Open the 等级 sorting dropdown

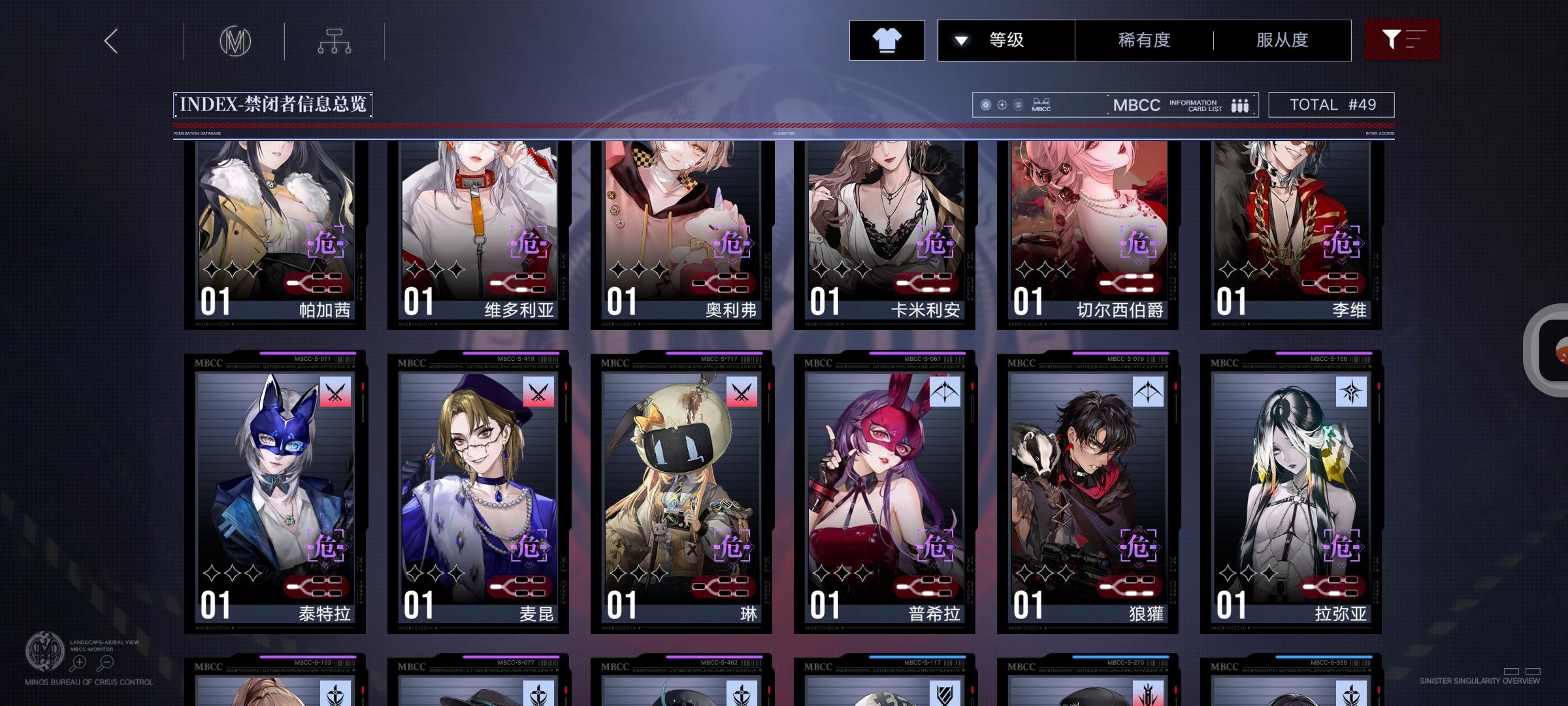point(1005,40)
